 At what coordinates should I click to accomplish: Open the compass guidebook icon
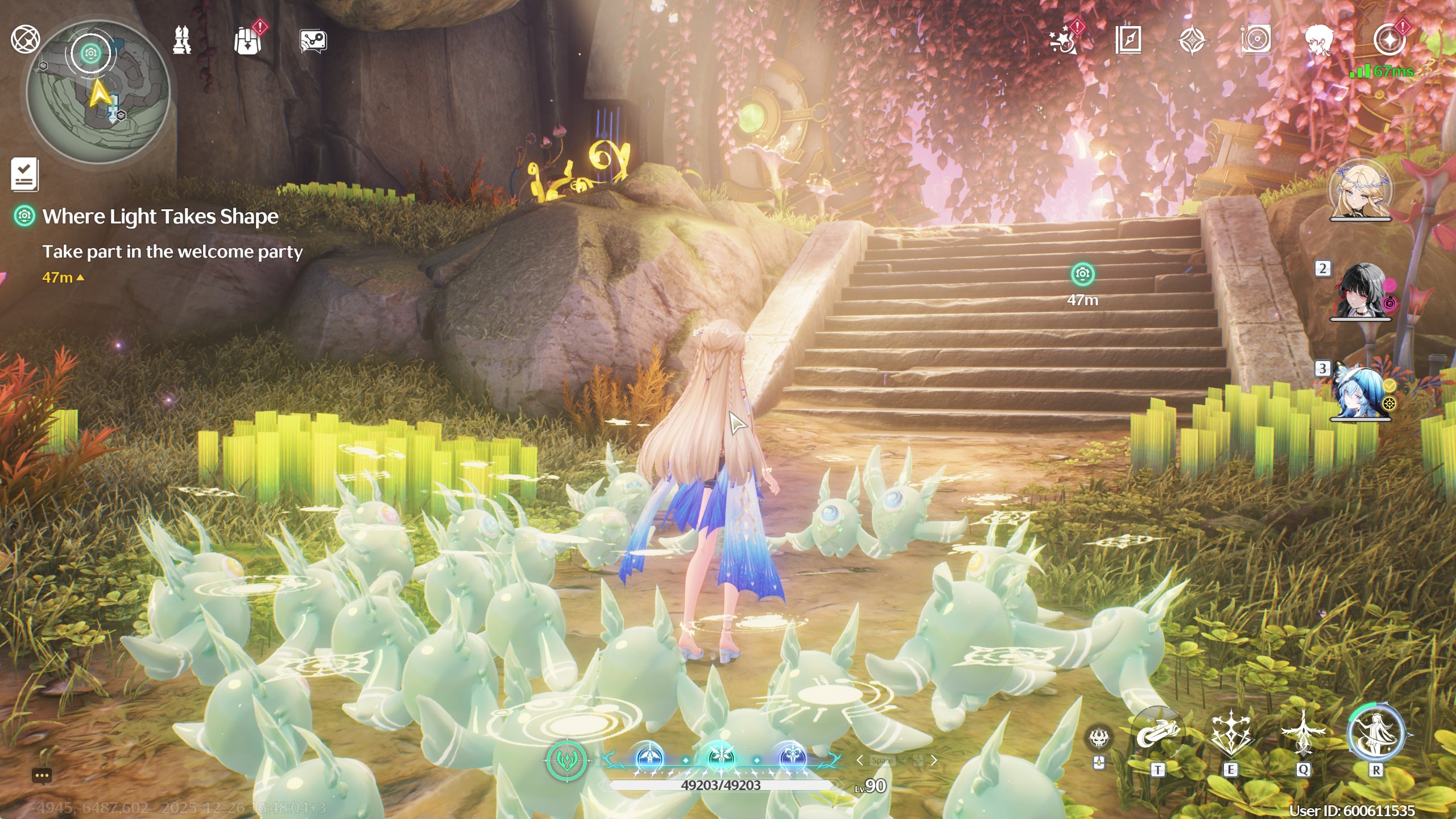pos(1128,40)
